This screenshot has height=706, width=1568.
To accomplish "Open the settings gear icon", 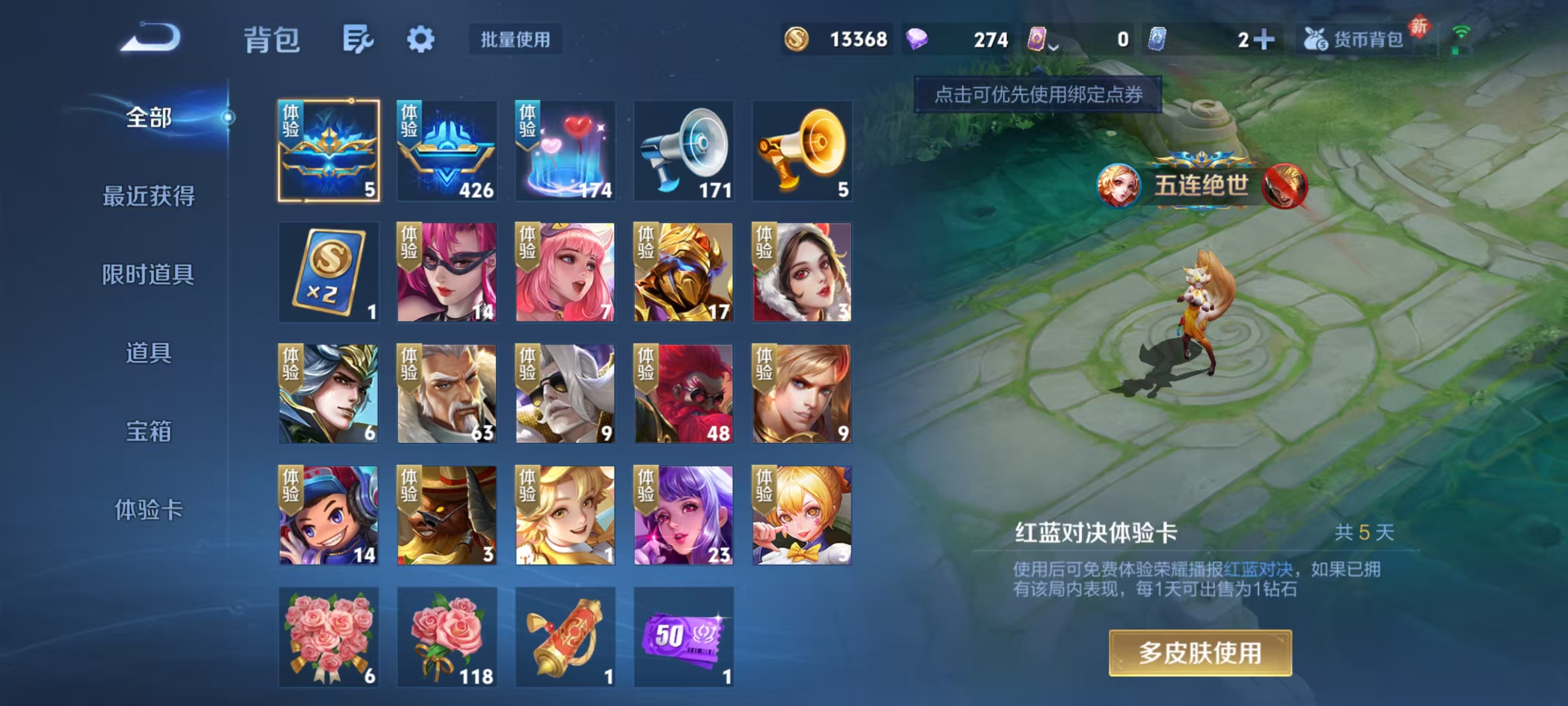I will pyautogui.click(x=421, y=39).
